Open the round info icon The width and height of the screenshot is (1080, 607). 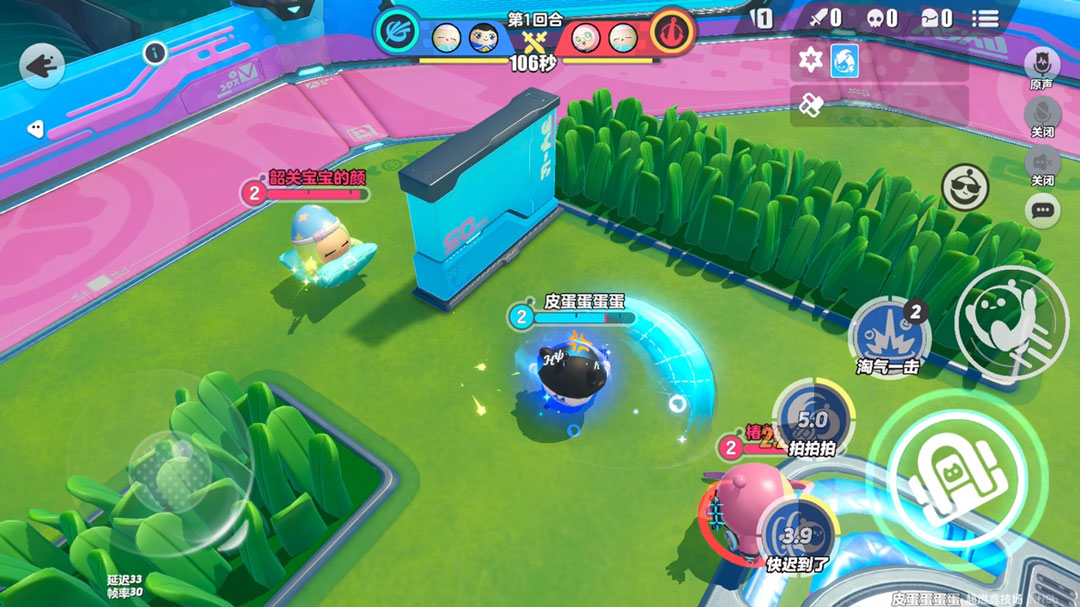click(x=154, y=54)
